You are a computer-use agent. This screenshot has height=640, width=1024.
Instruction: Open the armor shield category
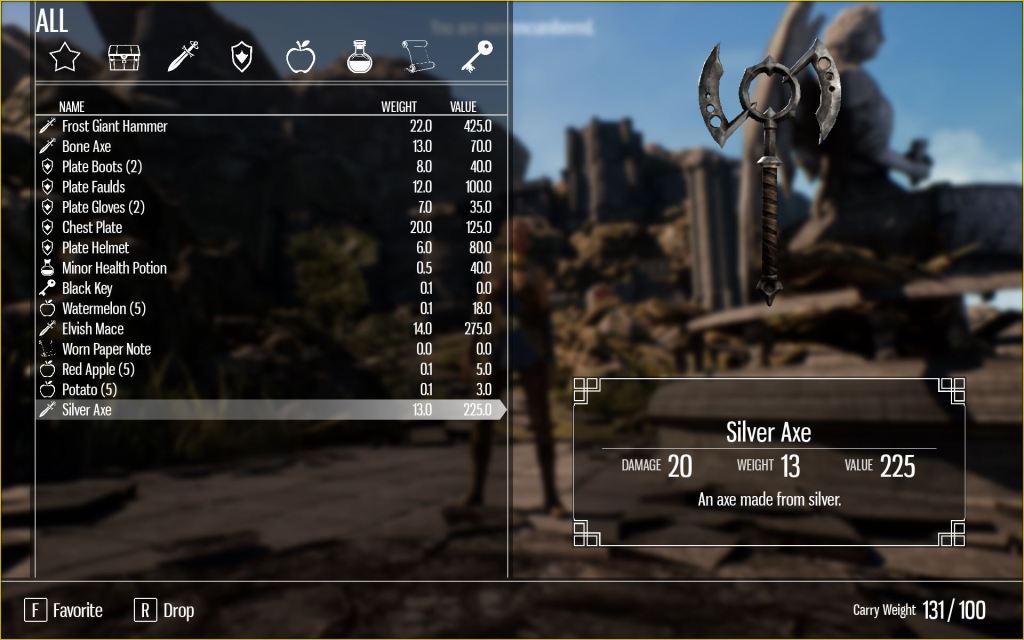tap(241, 58)
